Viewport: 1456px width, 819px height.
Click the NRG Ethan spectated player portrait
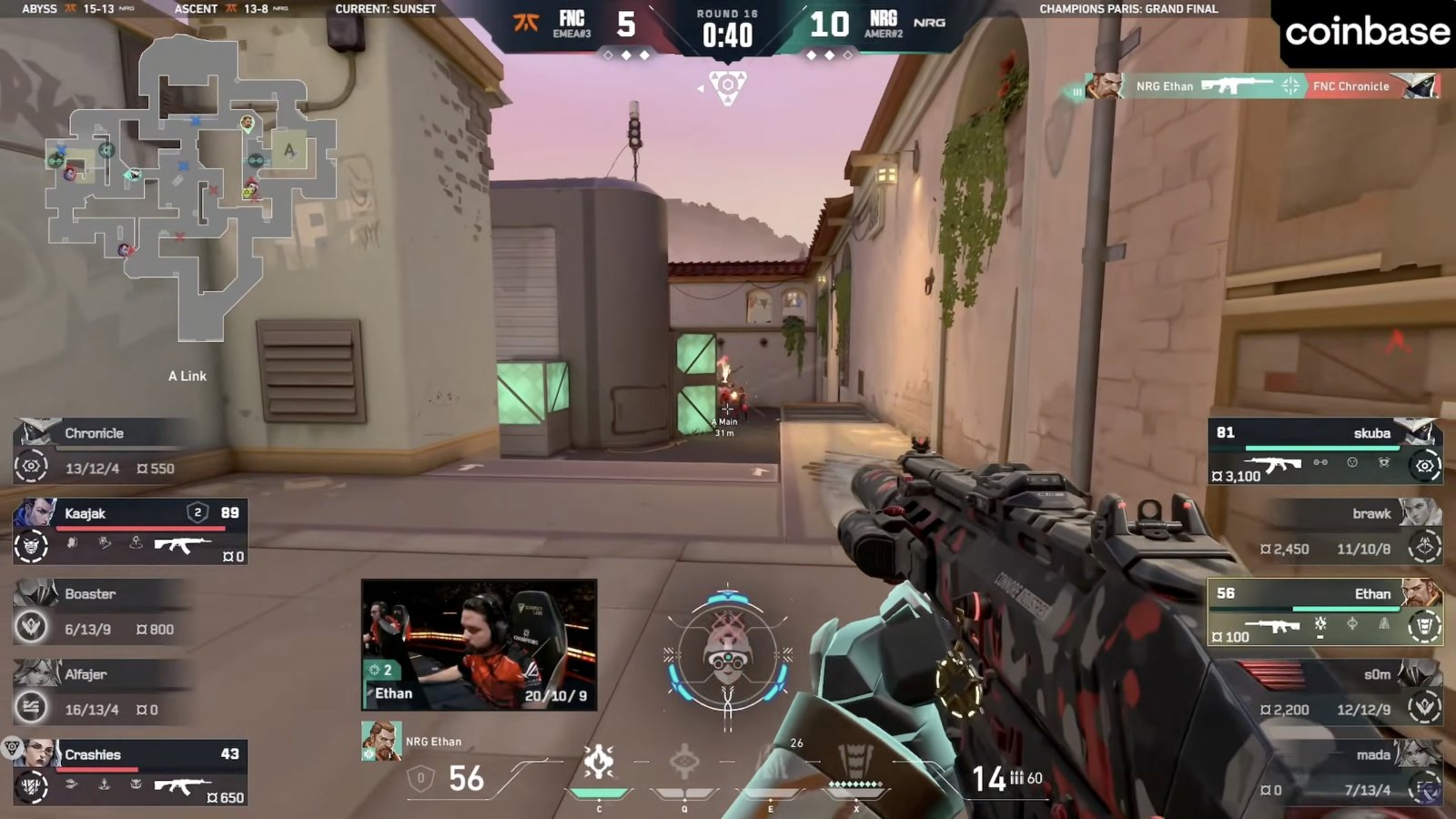[x=381, y=741]
